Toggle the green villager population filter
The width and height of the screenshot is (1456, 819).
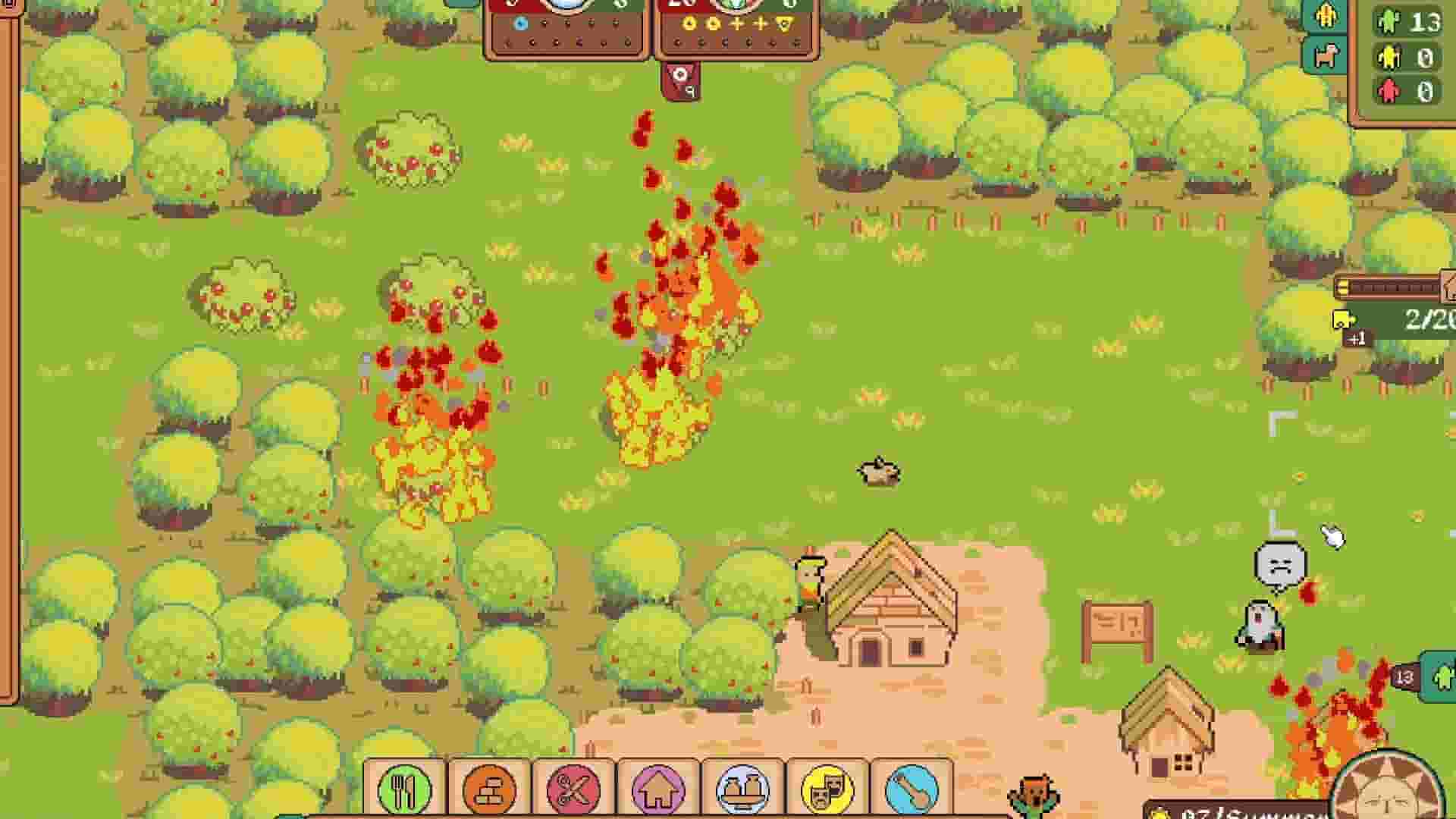click(1390, 23)
